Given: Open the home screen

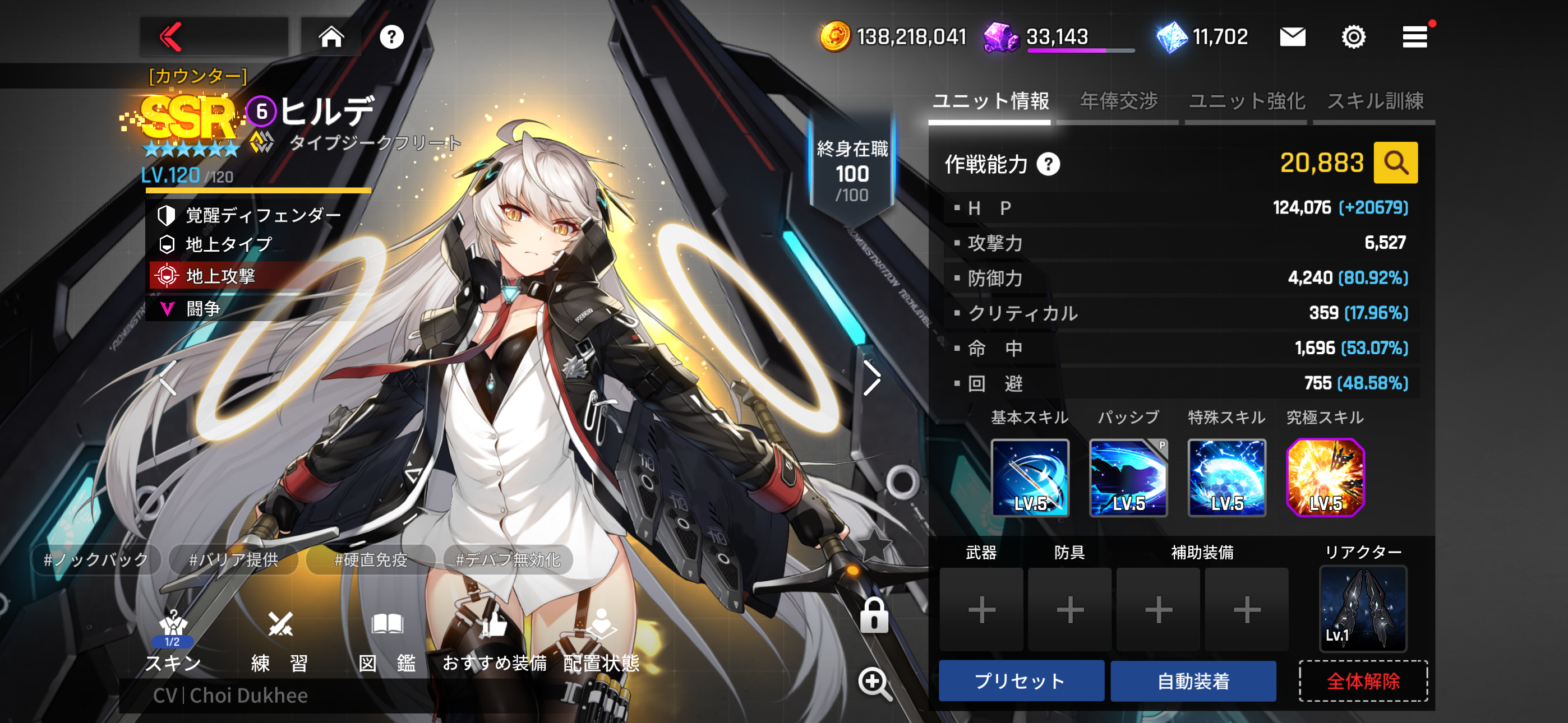Looking at the screenshot, I should [x=331, y=36].
